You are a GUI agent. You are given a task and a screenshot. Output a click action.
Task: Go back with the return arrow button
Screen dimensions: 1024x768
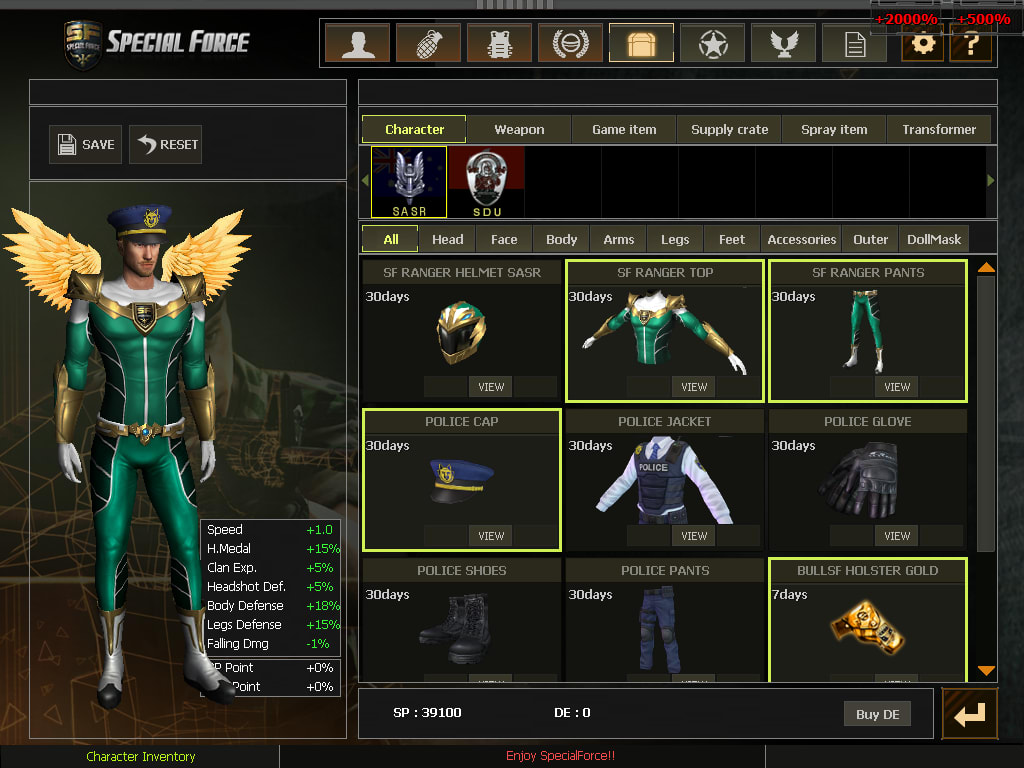coord(969,714)
